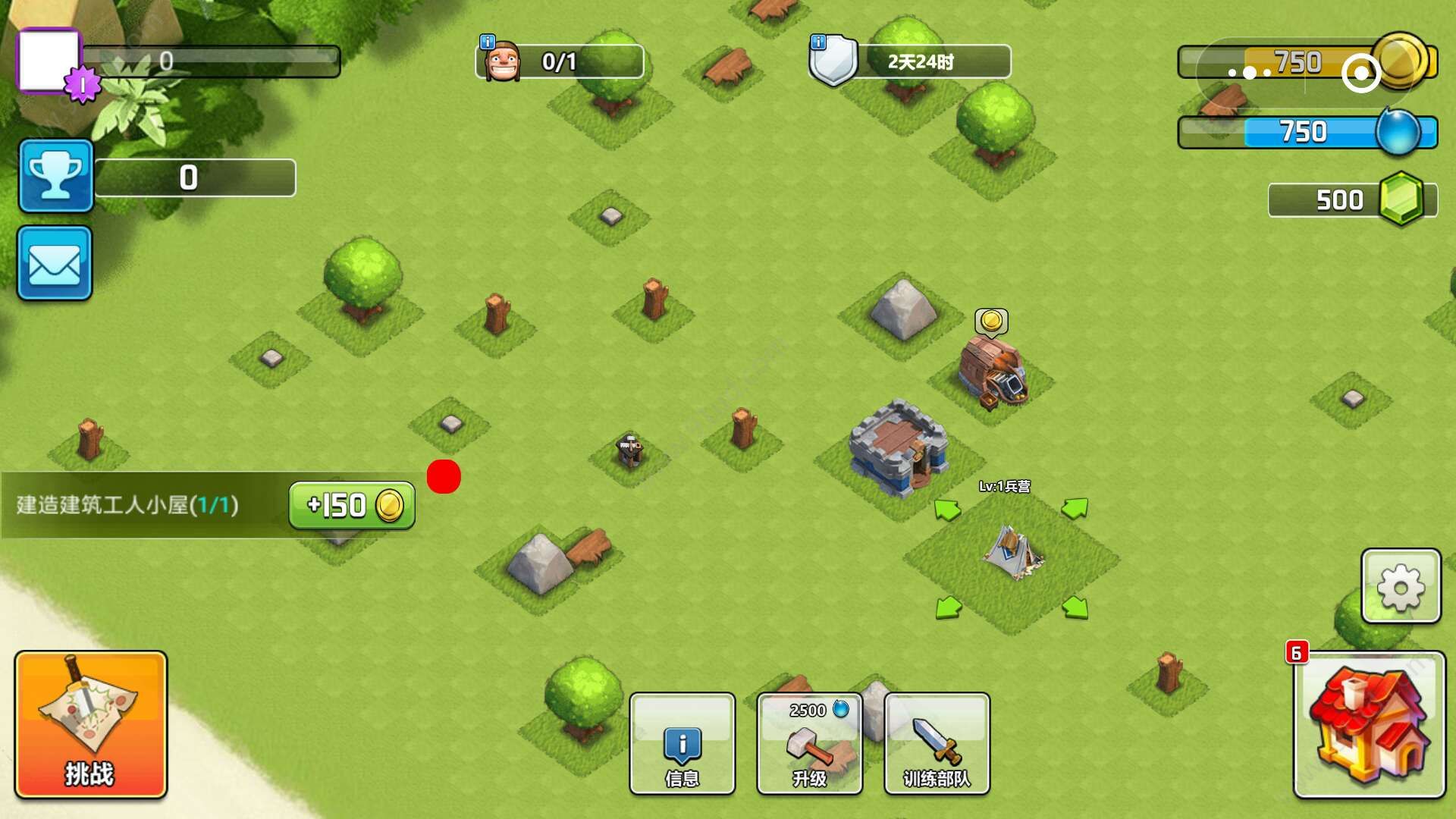Claim the +150 gold quest reward
Viewport: 1456px width, 819px height.
(x=352, y=505)
